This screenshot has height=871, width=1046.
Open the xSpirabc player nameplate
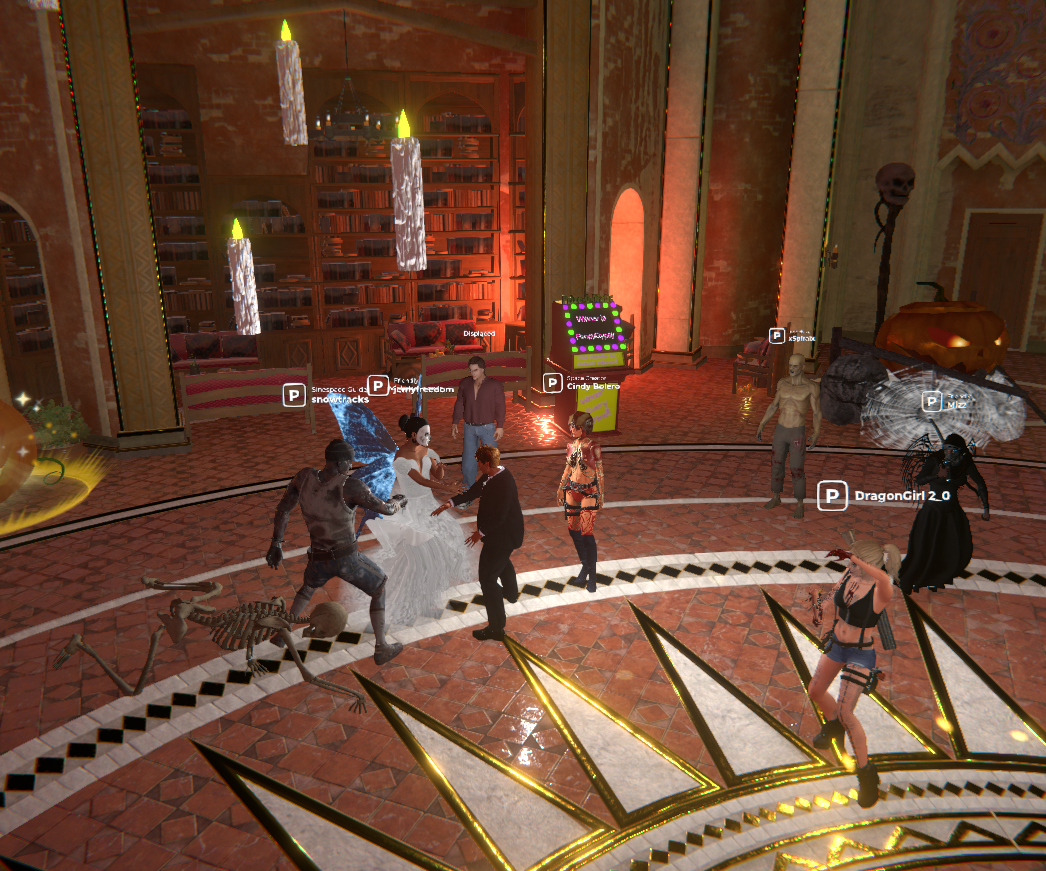click(x=792, y=336)
